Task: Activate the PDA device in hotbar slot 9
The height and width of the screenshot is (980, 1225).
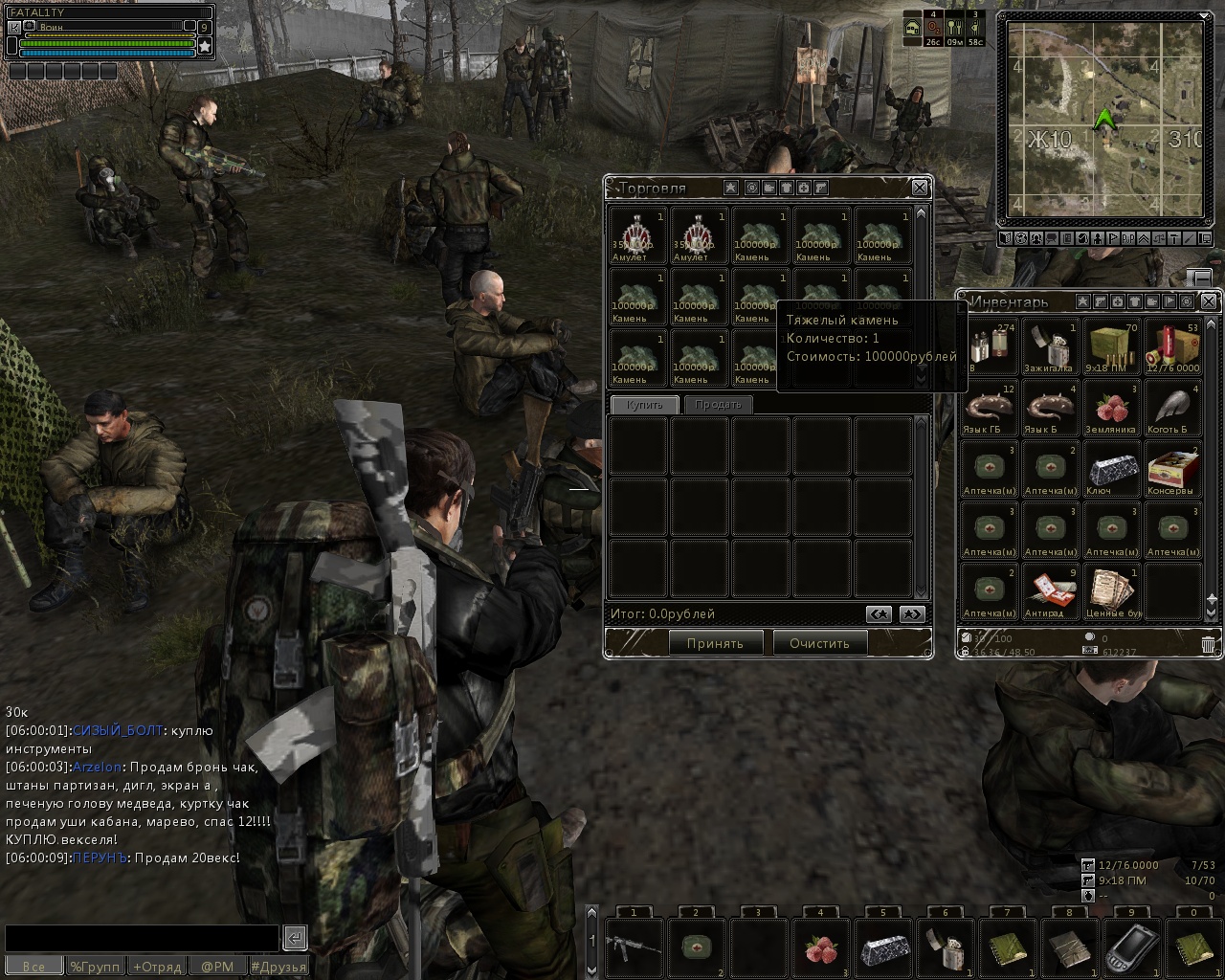Action: point(1131,946)
